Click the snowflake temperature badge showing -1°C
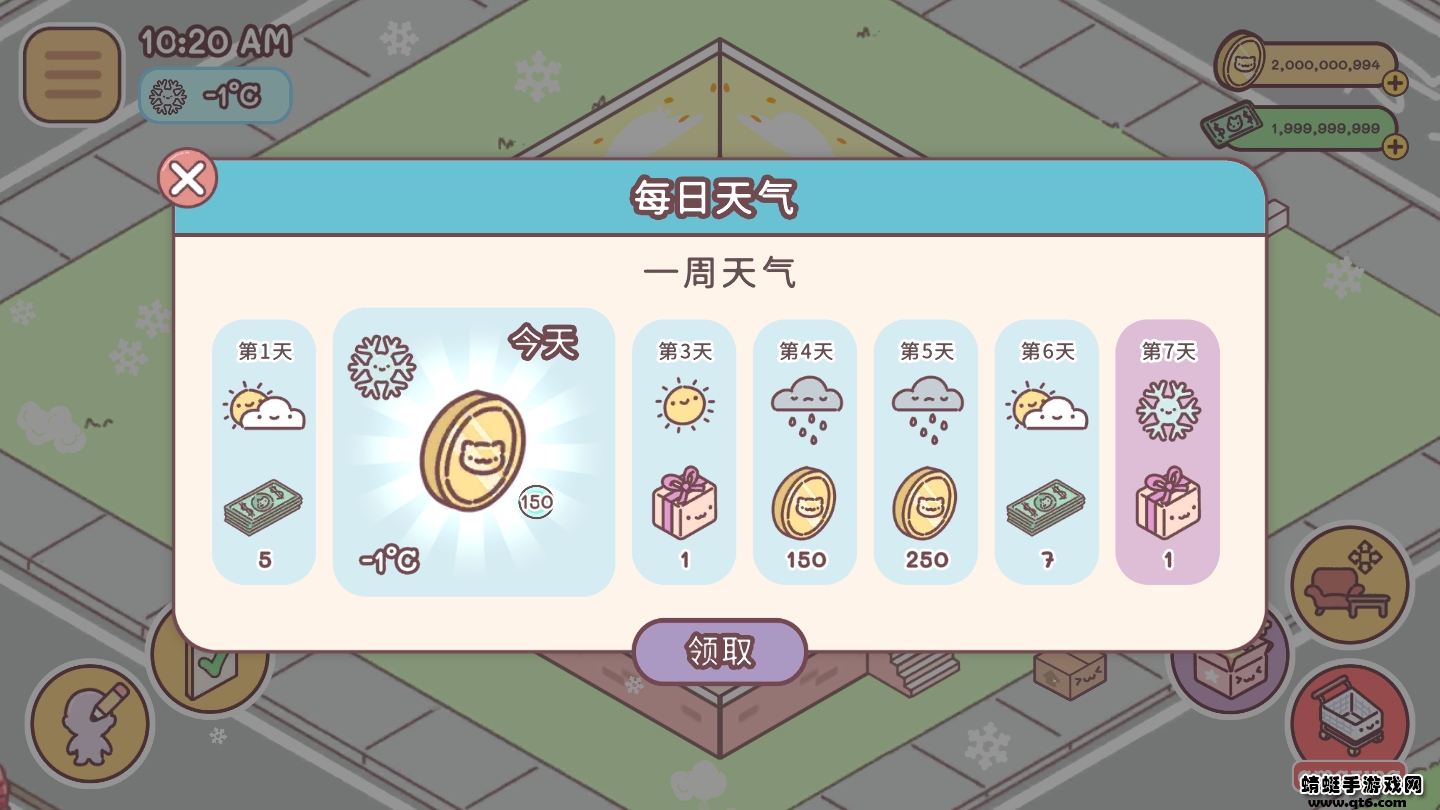The width and height of the screenshot is (1440, 810). click(214, 96)
